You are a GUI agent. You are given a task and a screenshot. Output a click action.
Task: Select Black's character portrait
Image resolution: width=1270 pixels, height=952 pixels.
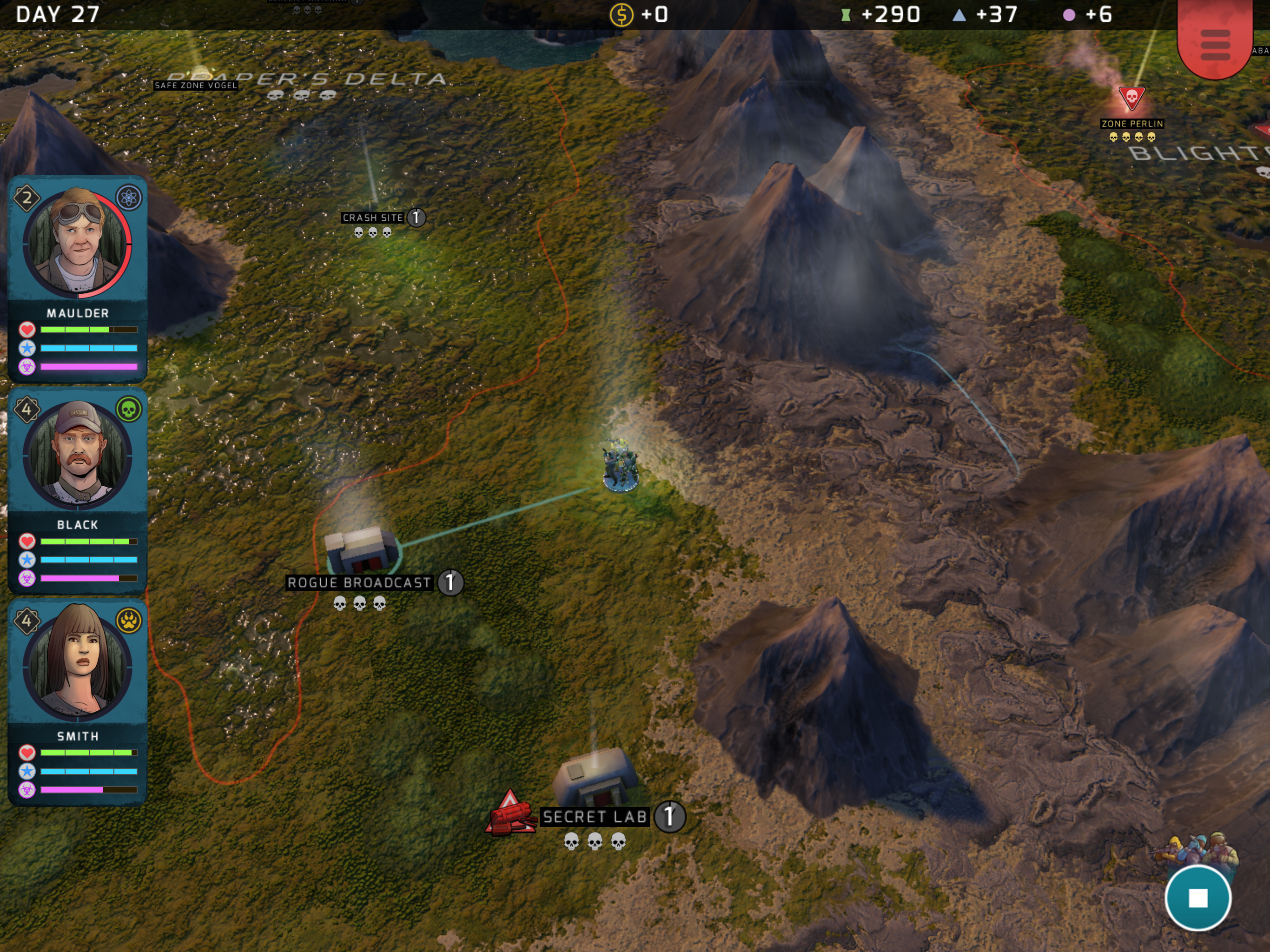tap(78, 455)
